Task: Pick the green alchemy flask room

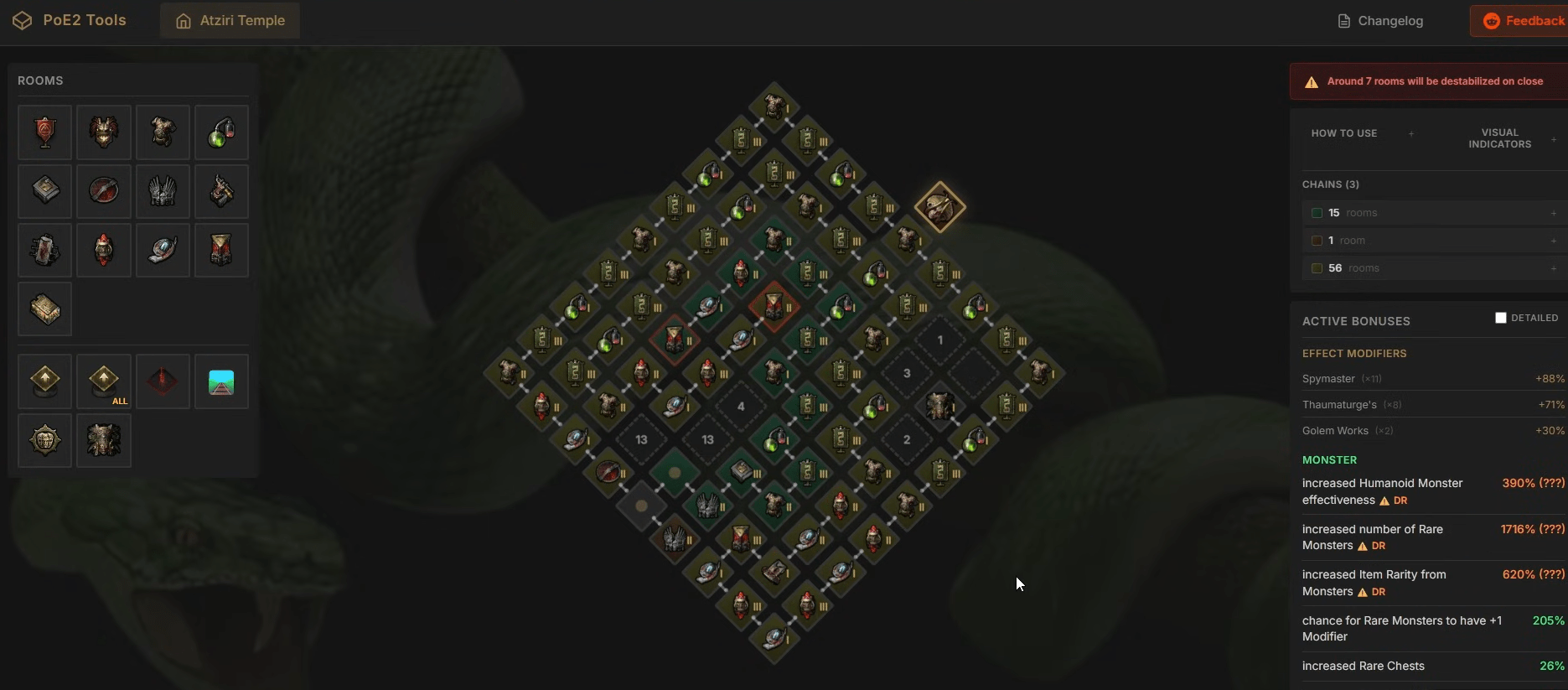Action: tap(221, 132)
